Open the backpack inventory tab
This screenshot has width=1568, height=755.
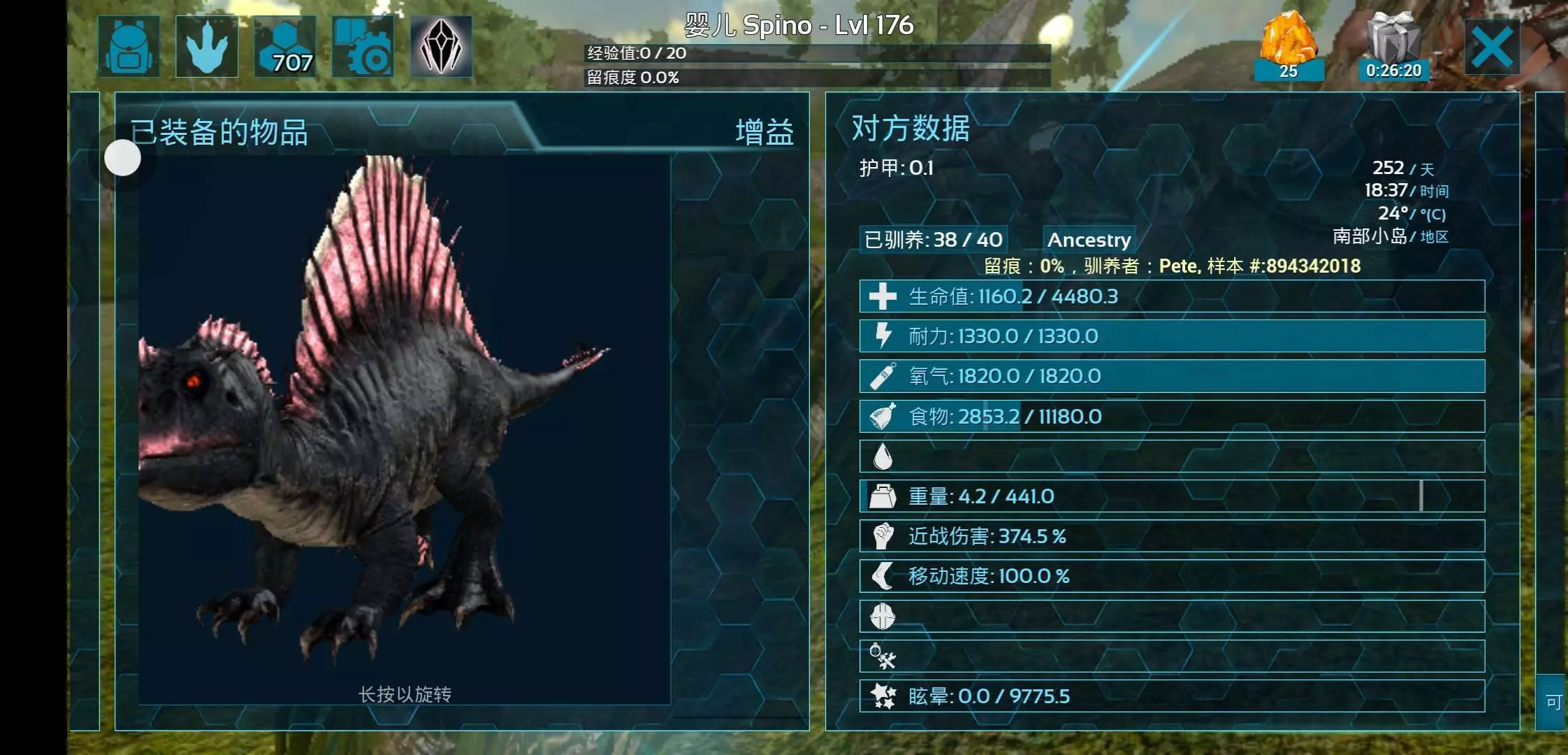pyautogui.click(x=129, y=47)
